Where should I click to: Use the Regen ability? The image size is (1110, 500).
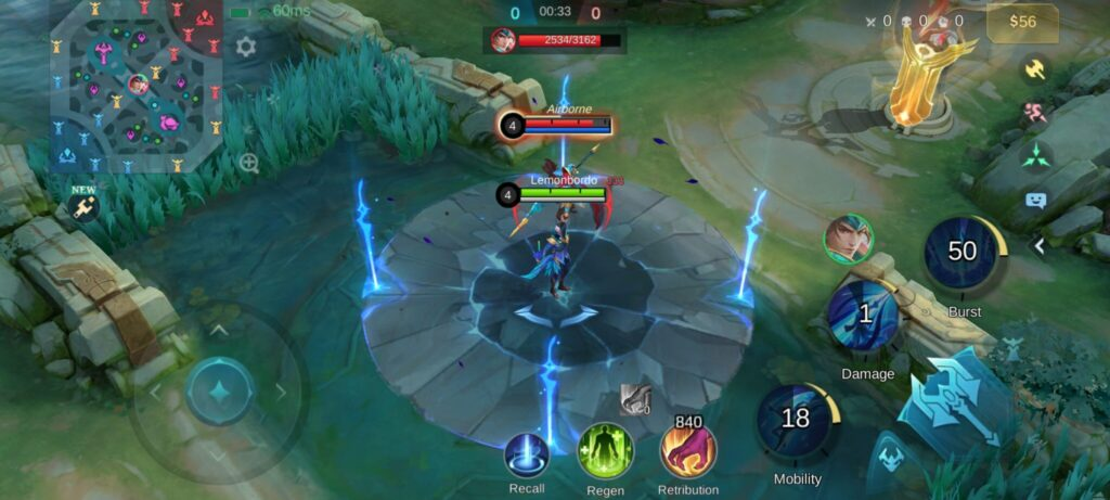point(605,452)
